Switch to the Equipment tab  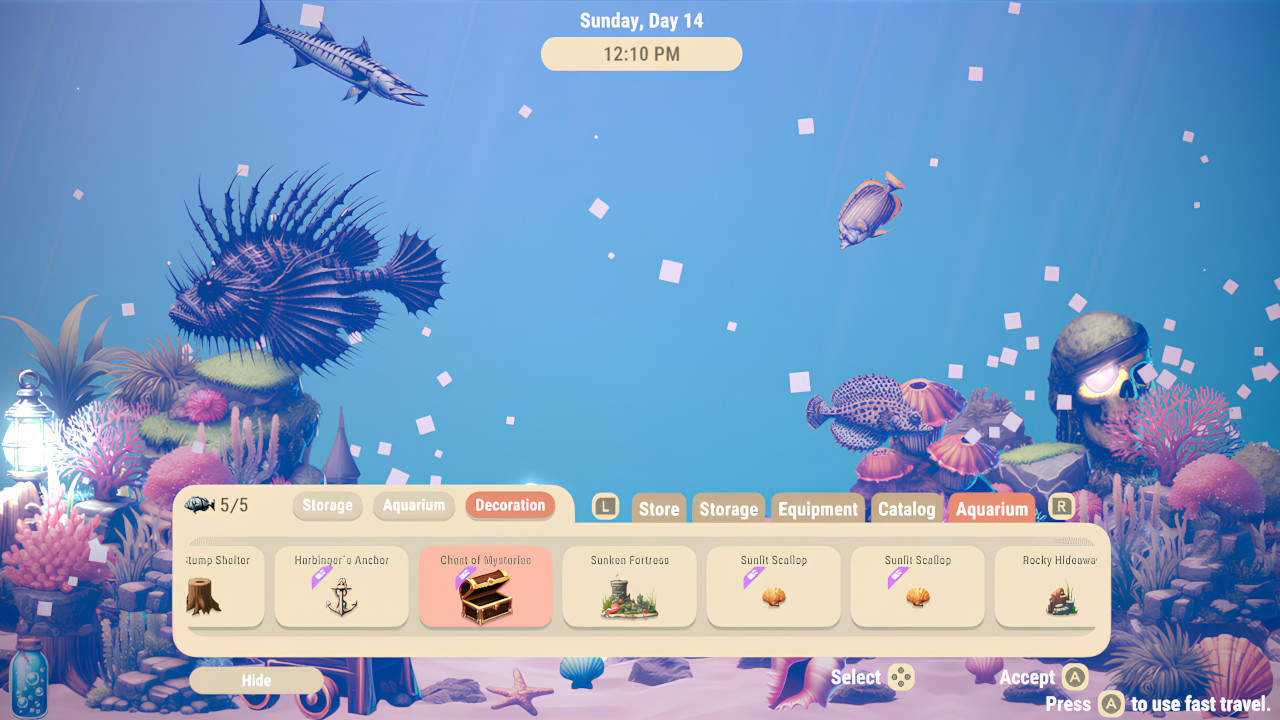click(x=817, y=508)
